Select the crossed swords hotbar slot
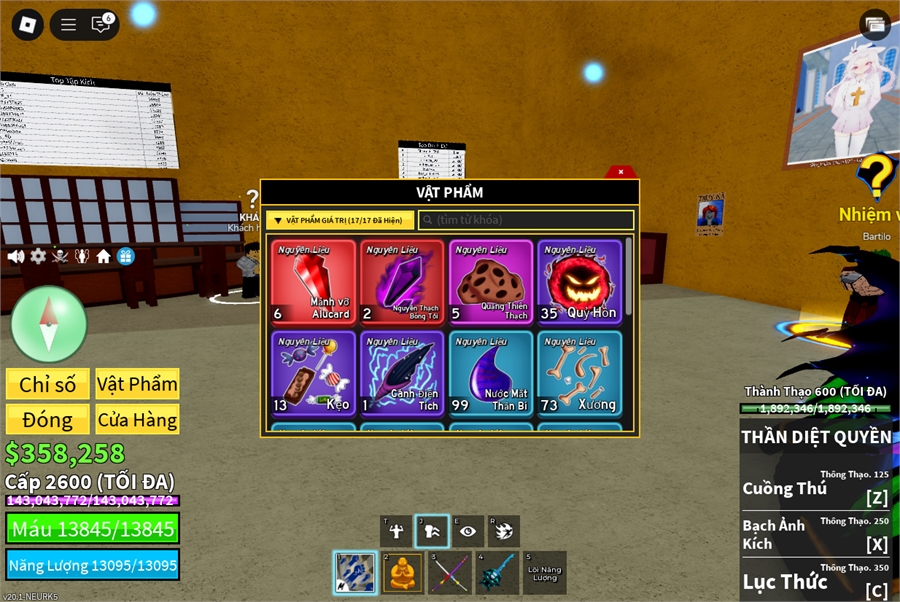Image resolution: width=900 pixels, height=602 pixels. coord(449,573)
